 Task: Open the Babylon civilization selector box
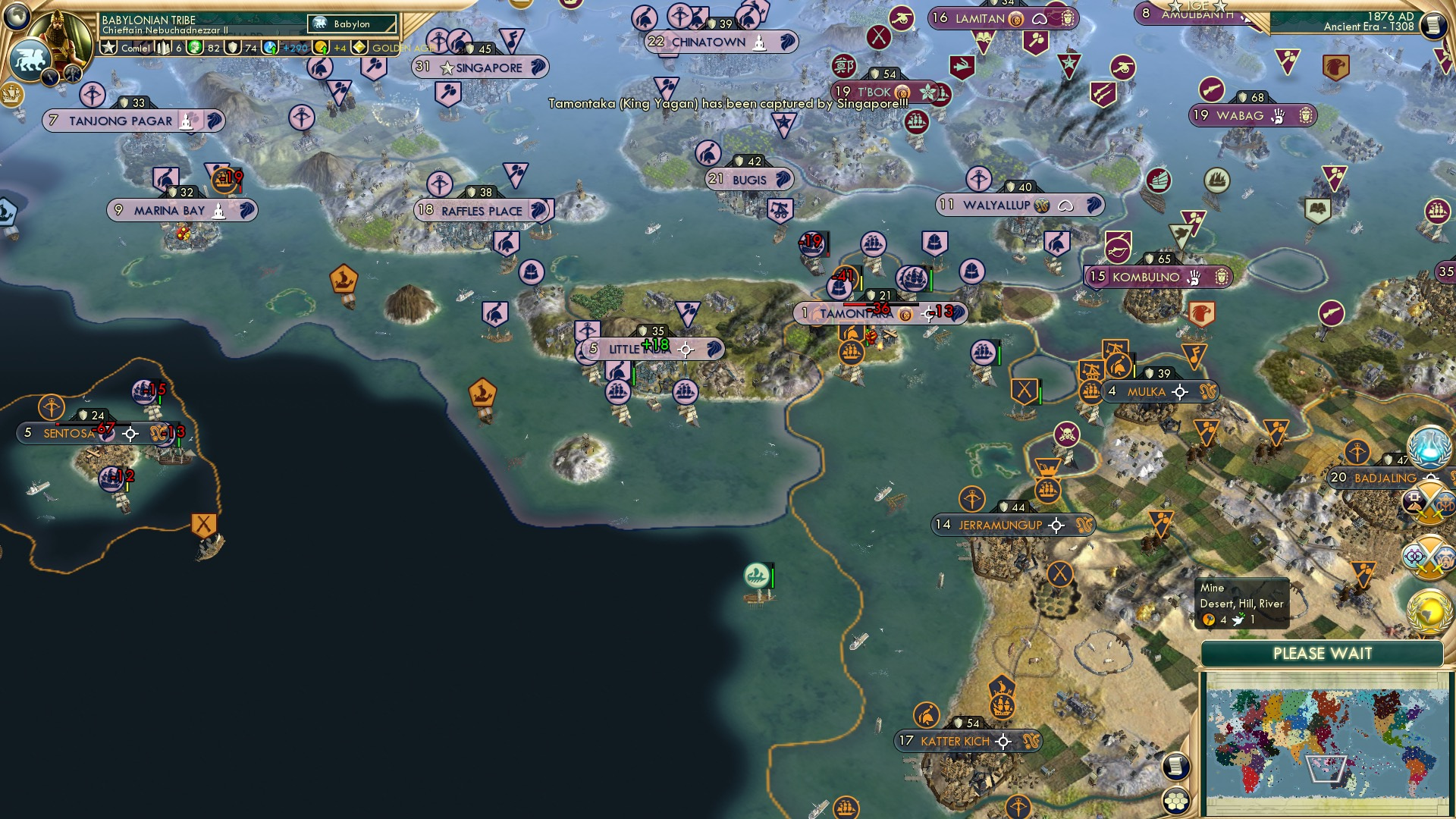pos(350,24)
